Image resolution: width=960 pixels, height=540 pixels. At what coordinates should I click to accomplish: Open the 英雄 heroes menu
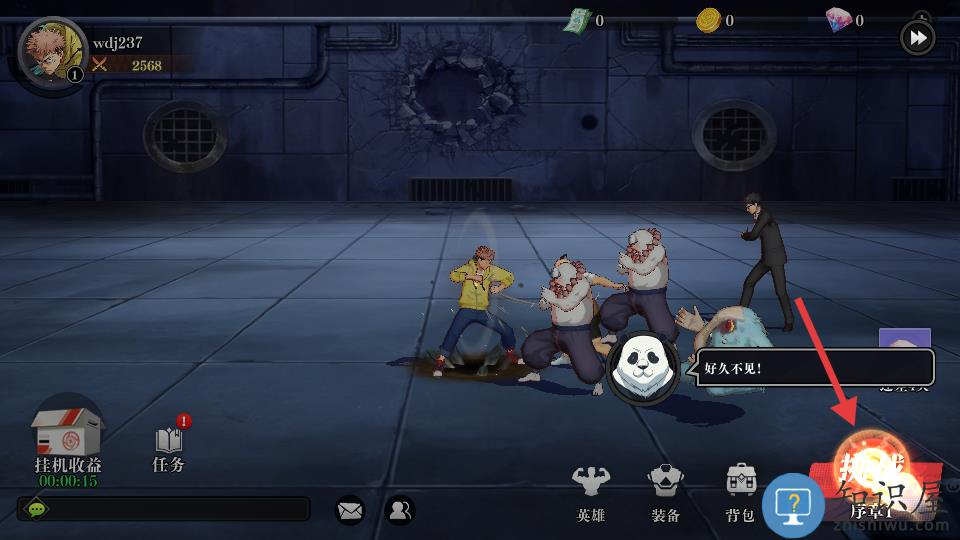click(x=591, y=492)
